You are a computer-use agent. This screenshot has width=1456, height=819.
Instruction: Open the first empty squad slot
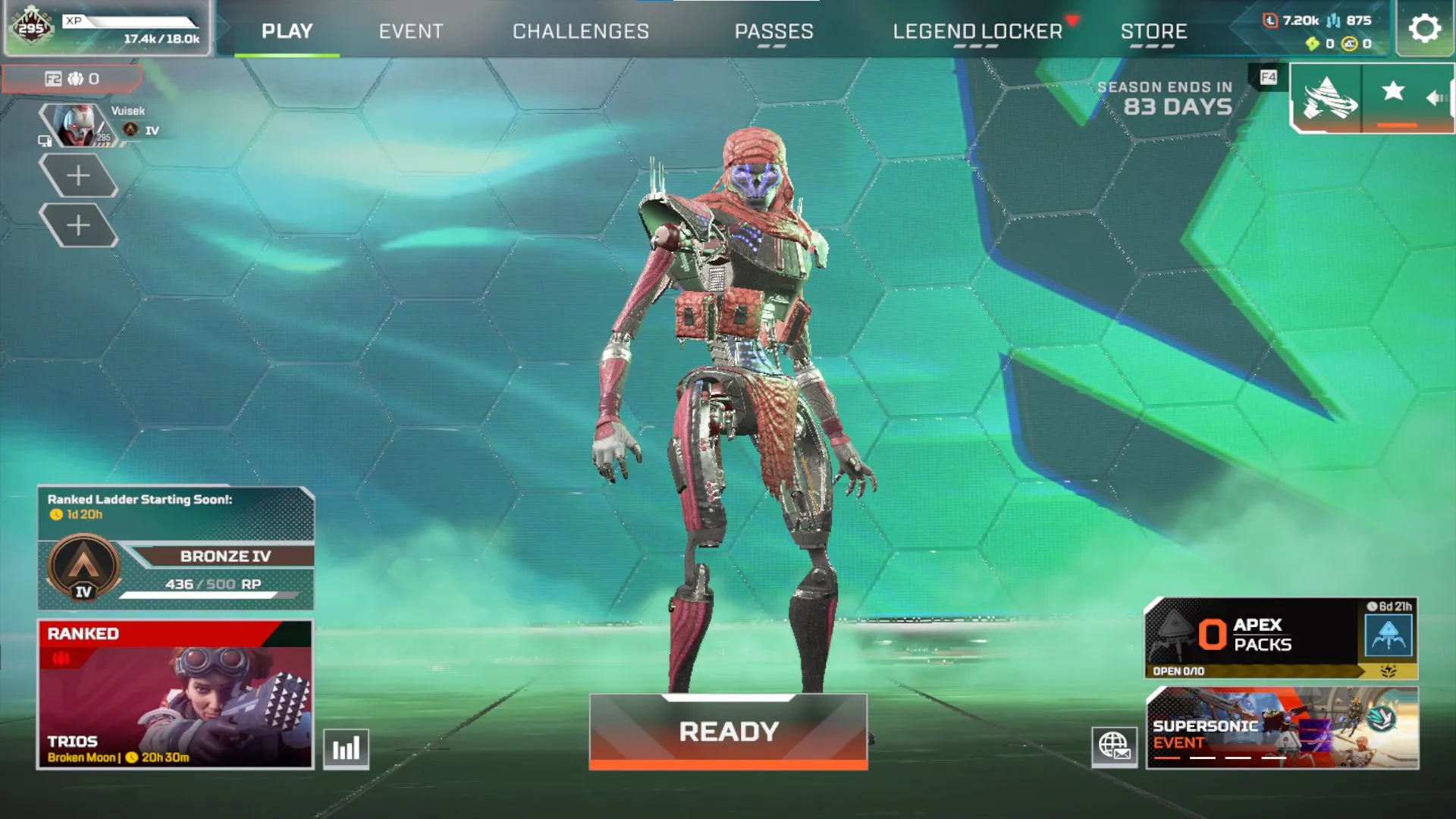pos(80,175)
